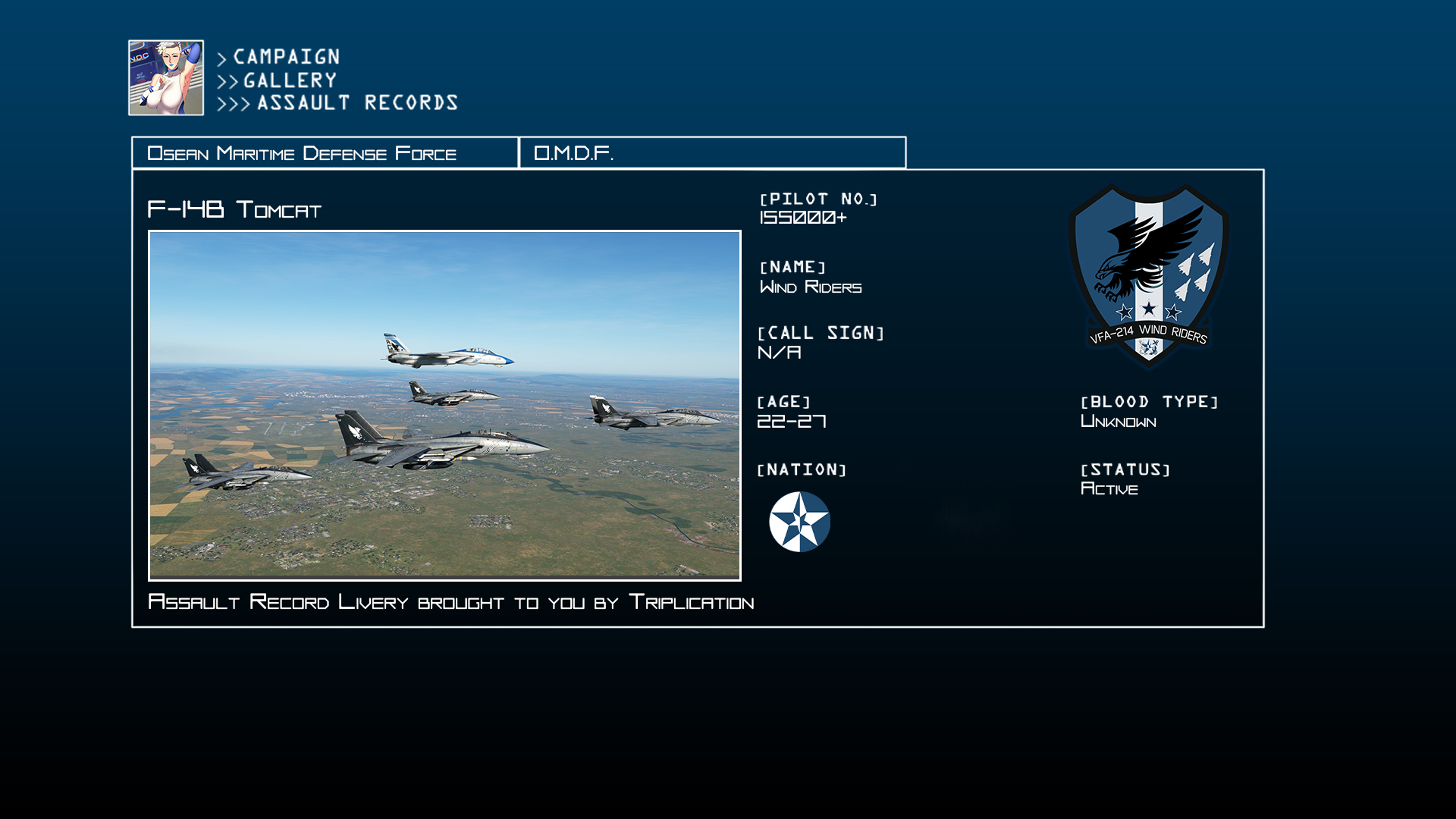Select the Gallery menu entry
Image resolution: width=1456 pixels, height=819 pixels.
[x=289, y=80]
